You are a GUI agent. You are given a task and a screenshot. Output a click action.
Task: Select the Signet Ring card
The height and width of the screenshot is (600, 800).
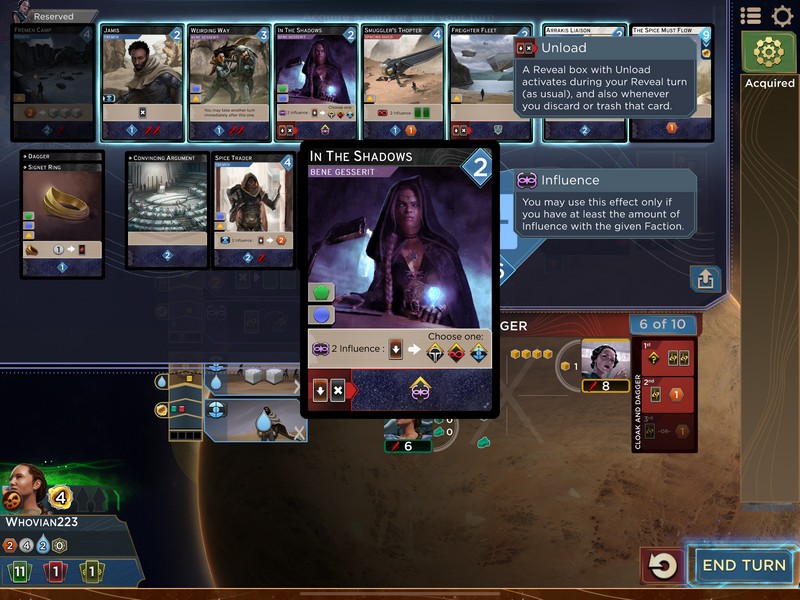[x=62, y=215]
